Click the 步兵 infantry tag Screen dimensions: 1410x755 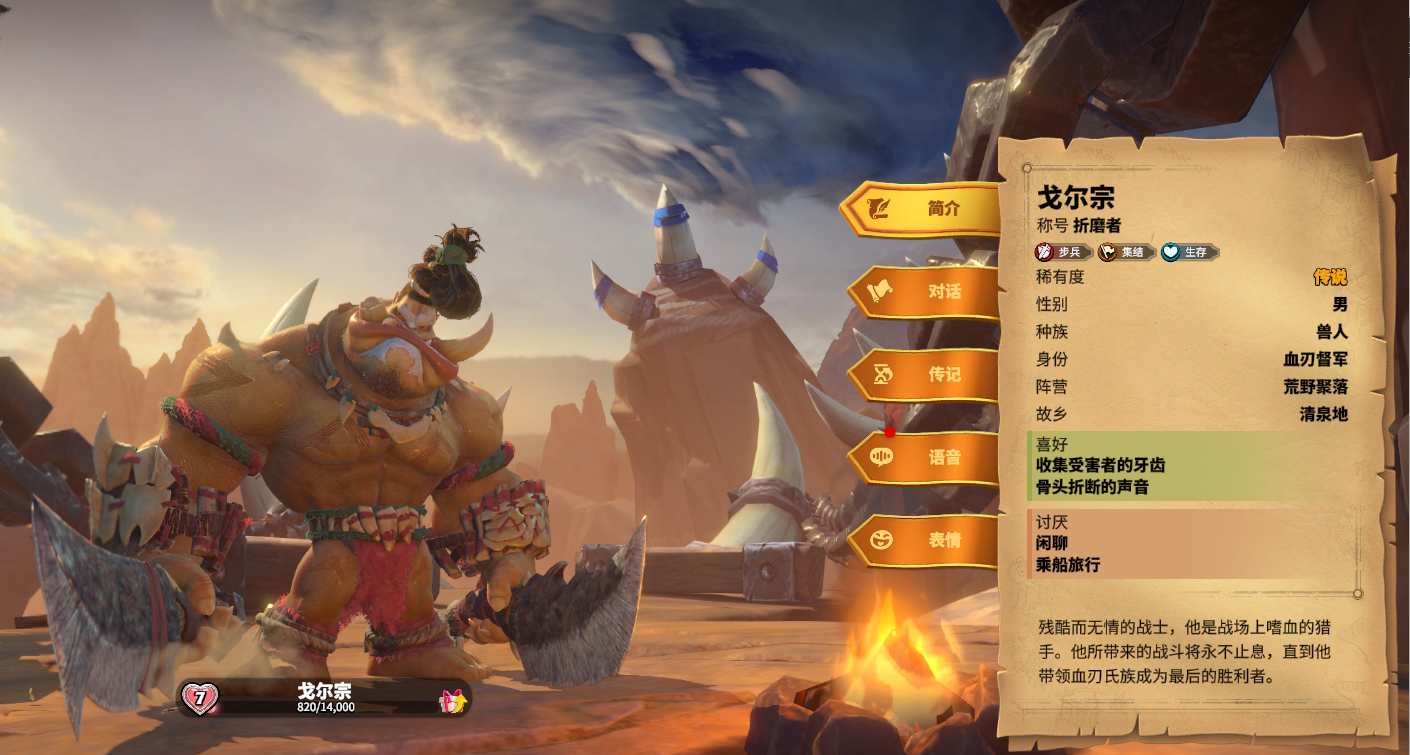[x=1064, y=252]
